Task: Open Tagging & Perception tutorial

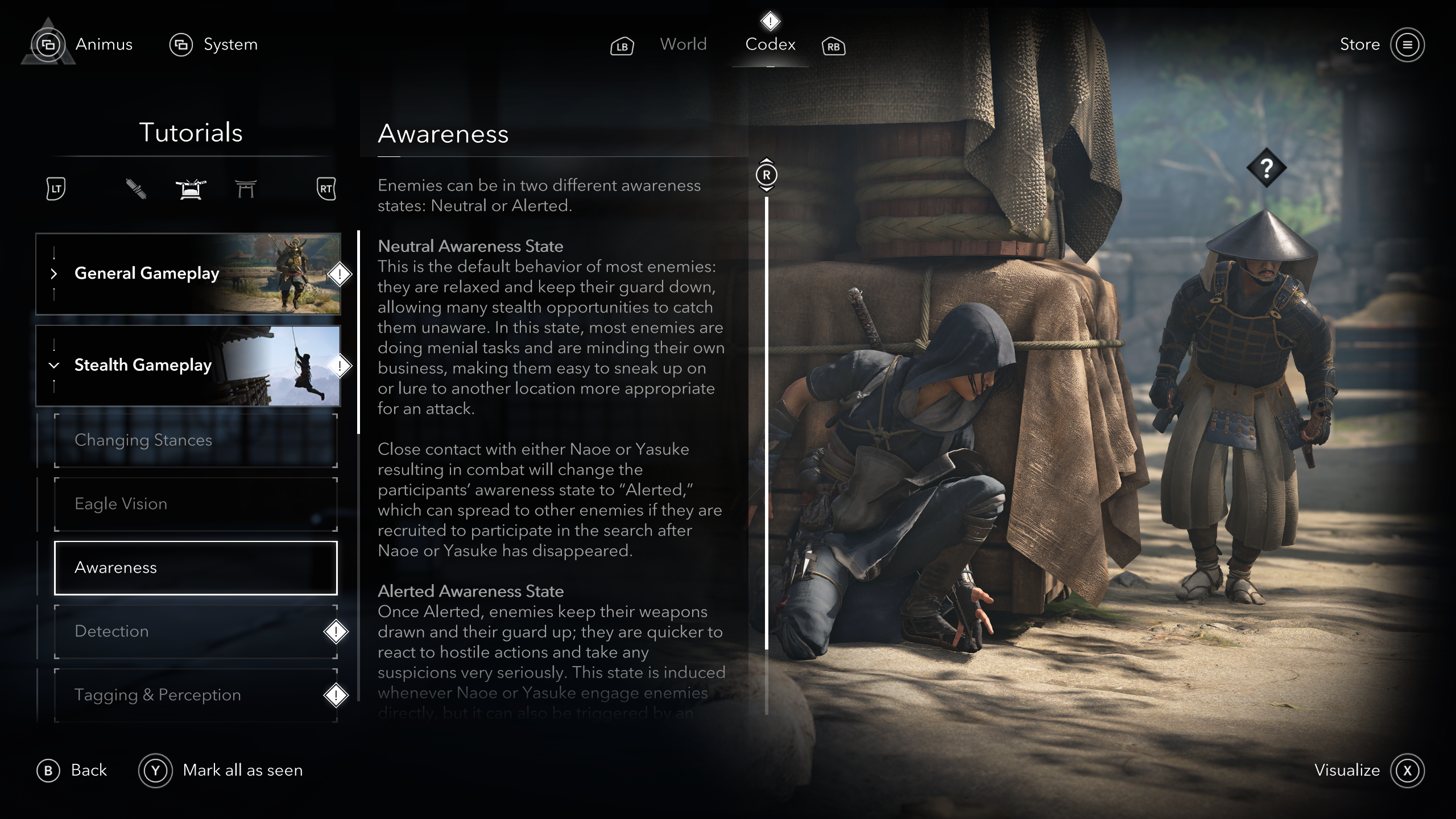Action: click(196, 695)
